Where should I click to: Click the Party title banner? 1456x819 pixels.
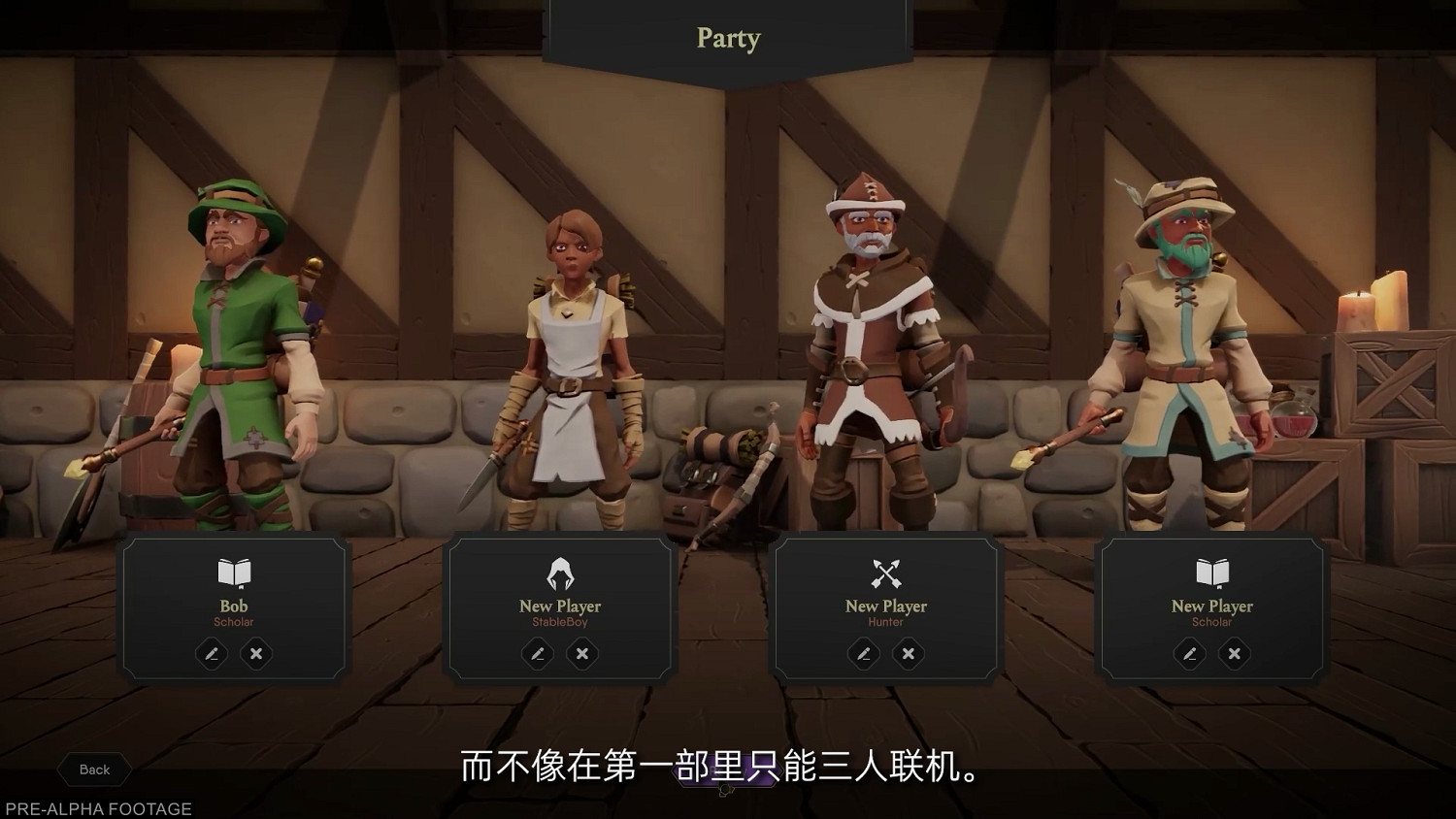pos(727,39)
